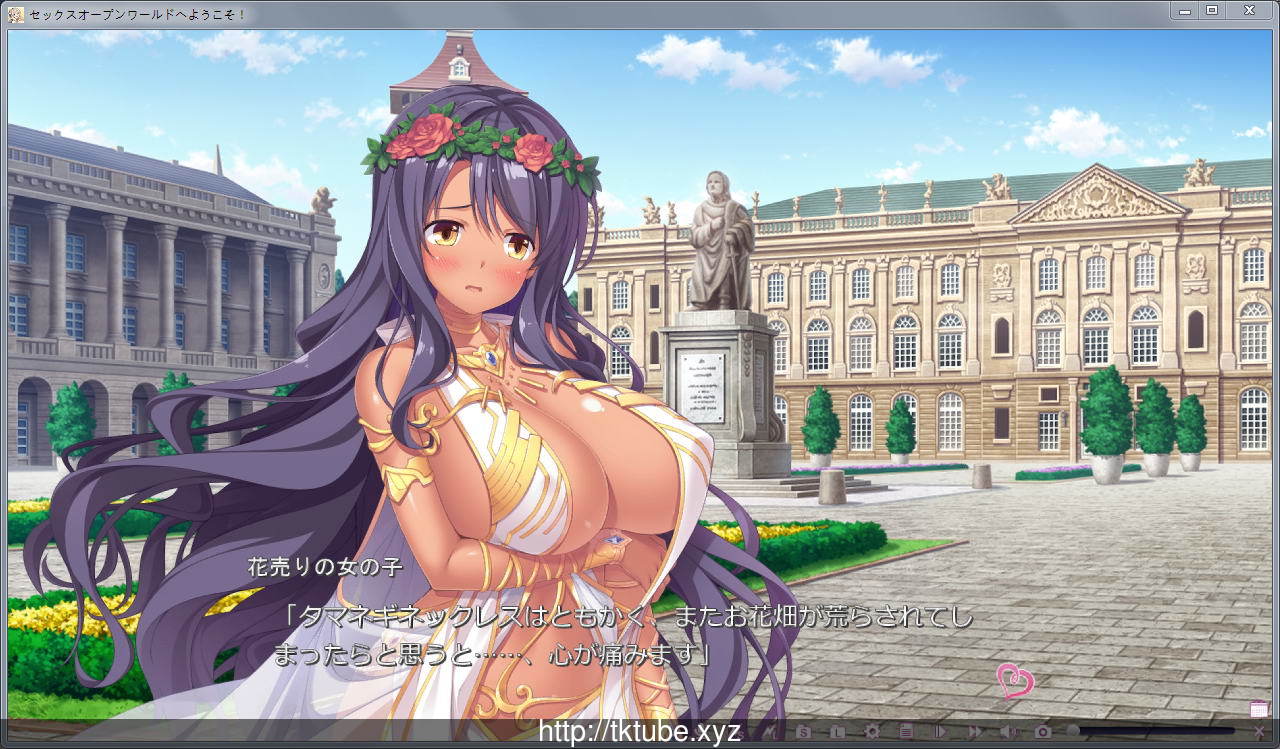Close the game window
The width and height of the screenshot is (1280, 749).
[x=1250, y=10]
